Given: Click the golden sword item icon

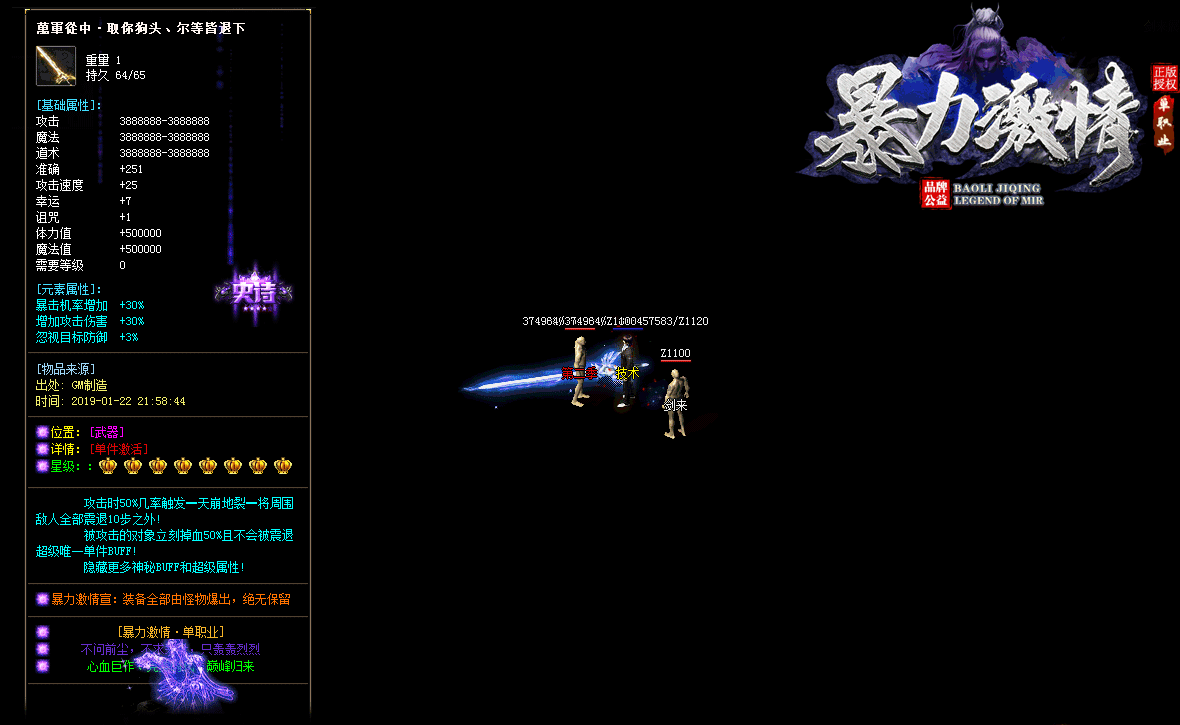Looking at the screenshot, I should [56, 66].
